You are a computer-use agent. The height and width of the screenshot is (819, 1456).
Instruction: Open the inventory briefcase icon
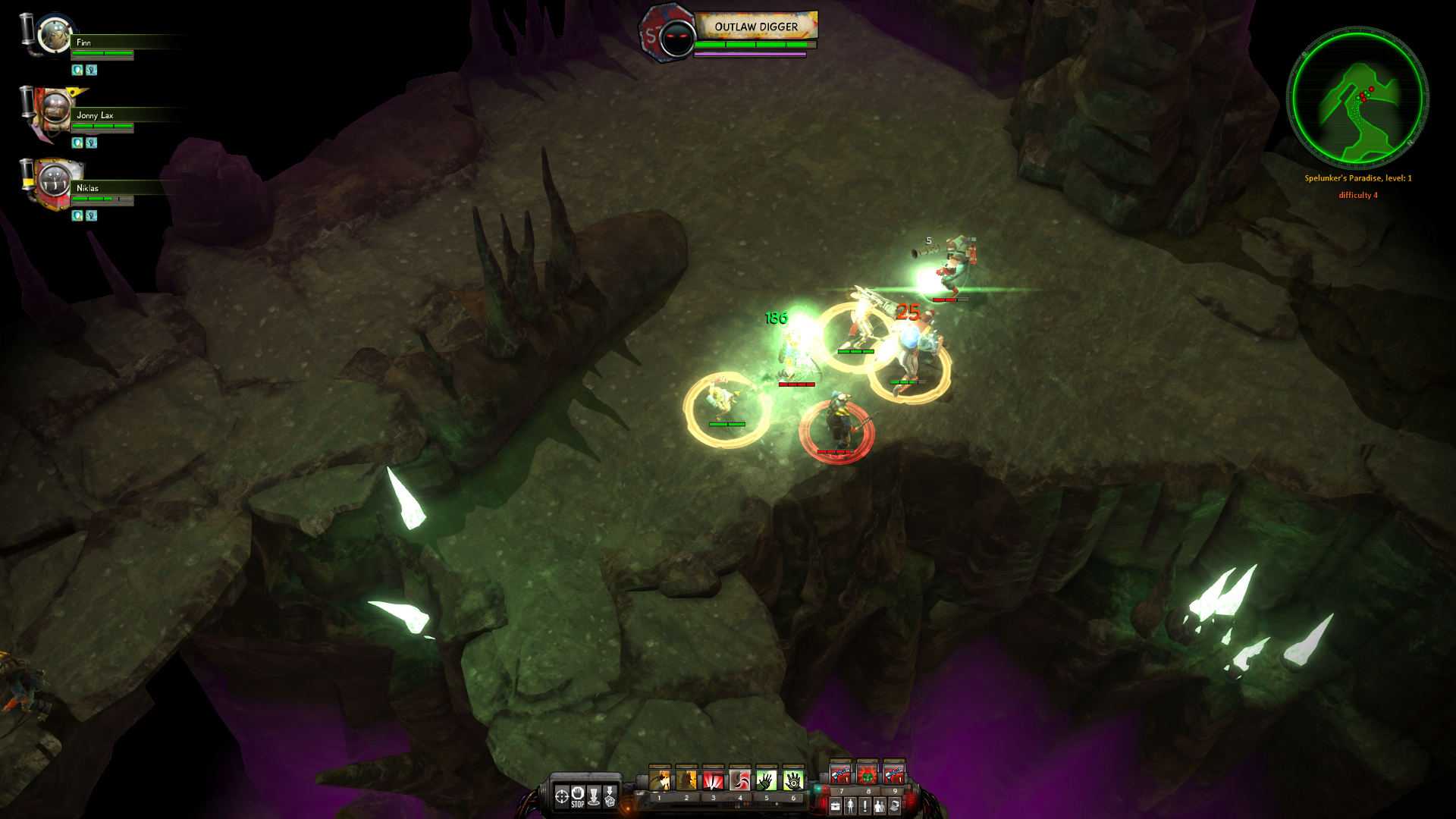[835, 805]
